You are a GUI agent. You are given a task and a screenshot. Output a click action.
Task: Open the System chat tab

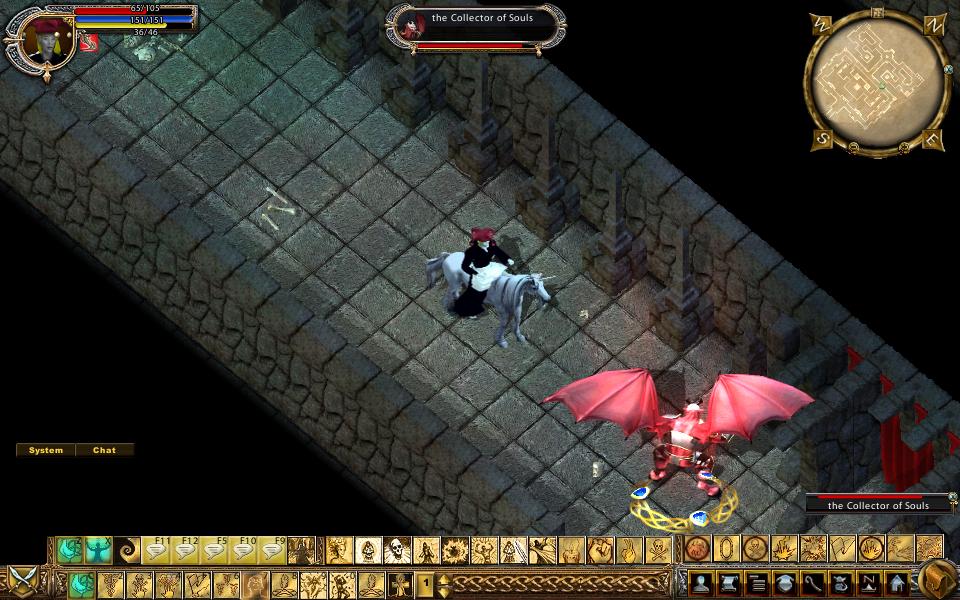(46, 450)
